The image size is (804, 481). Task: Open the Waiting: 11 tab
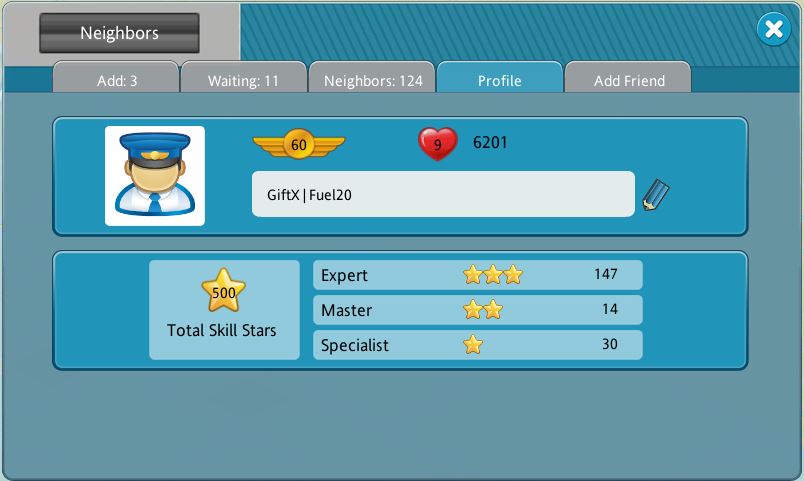pyautogui.click(x=243, y=81)
